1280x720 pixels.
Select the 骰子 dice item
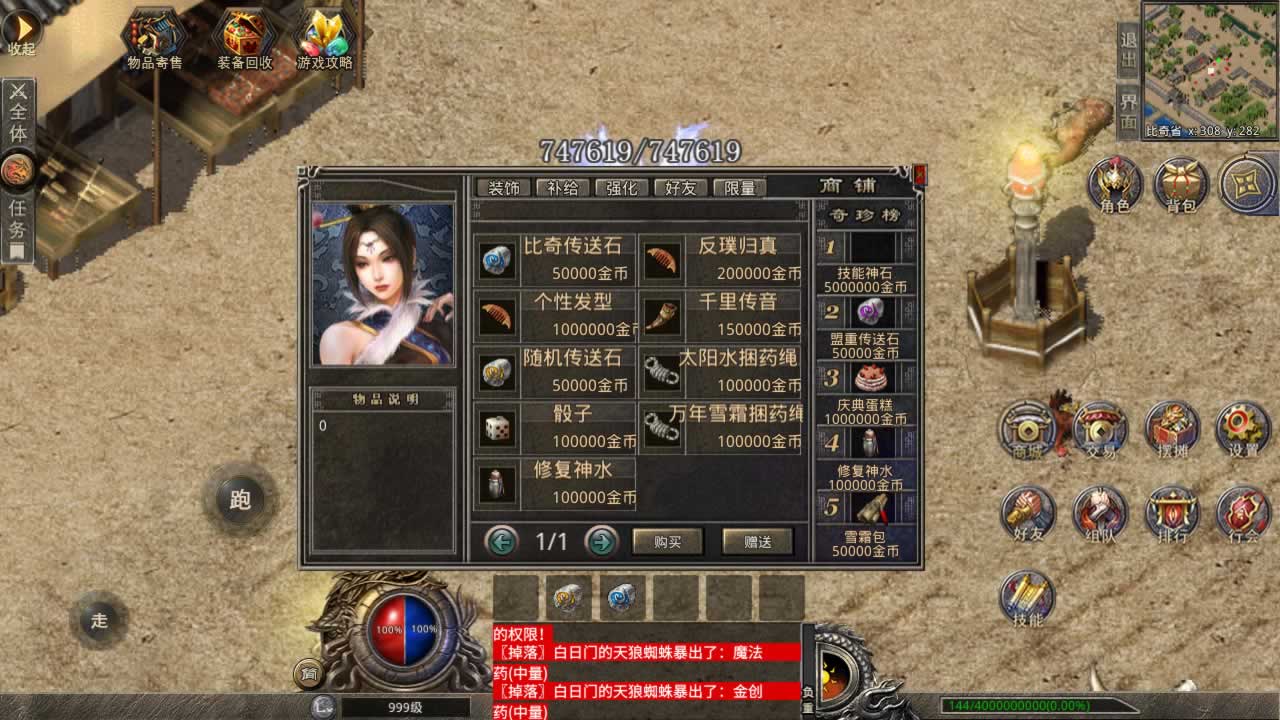[x=554, y=428]
